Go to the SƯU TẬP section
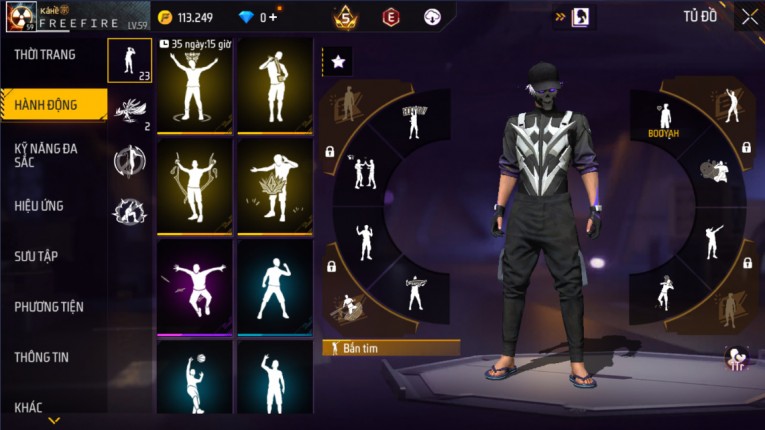This screenshot has height=430, width=765. pos(36,256)
